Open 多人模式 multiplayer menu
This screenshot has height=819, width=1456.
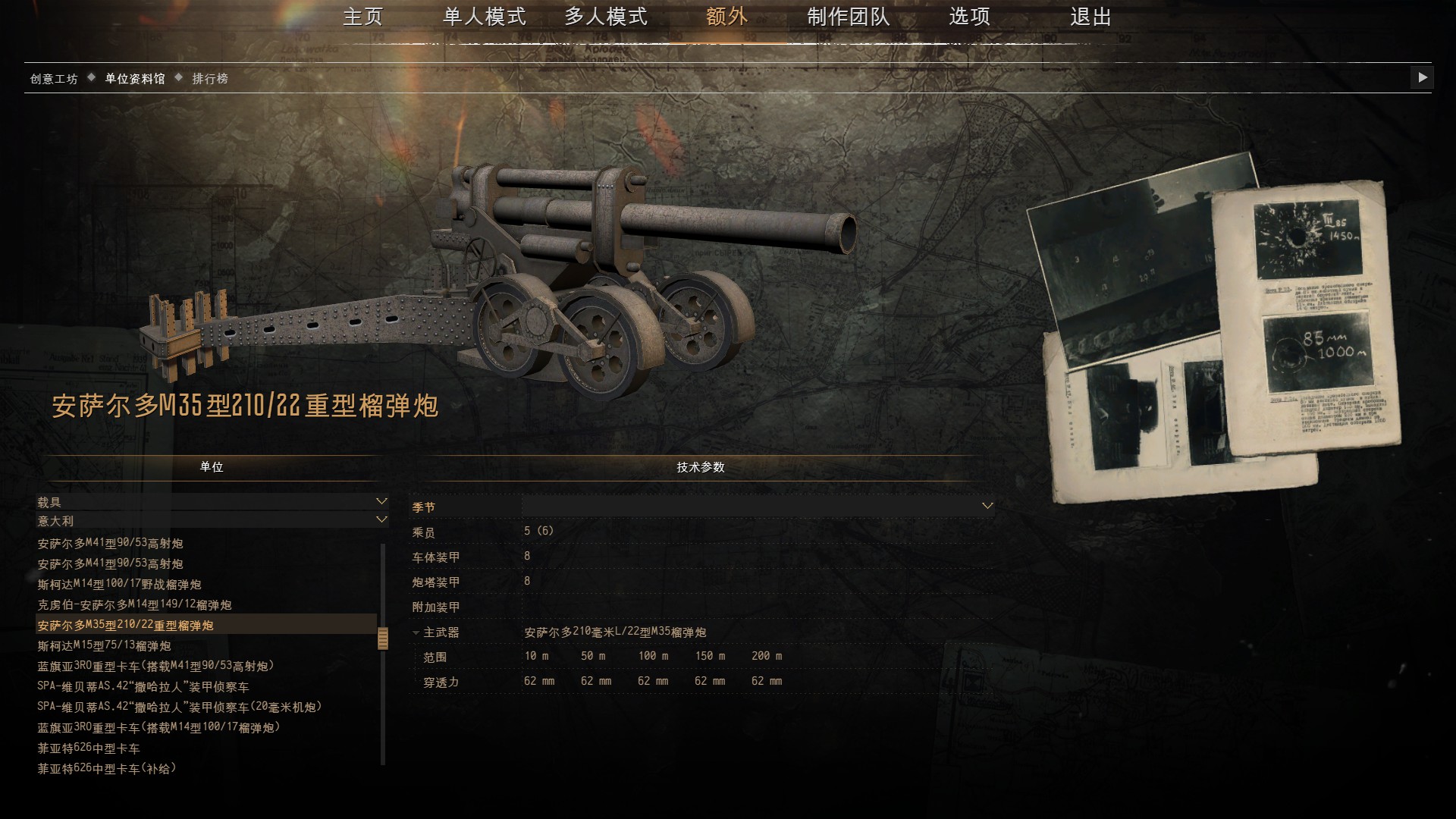pyautogui.click(x=605, y=17)
